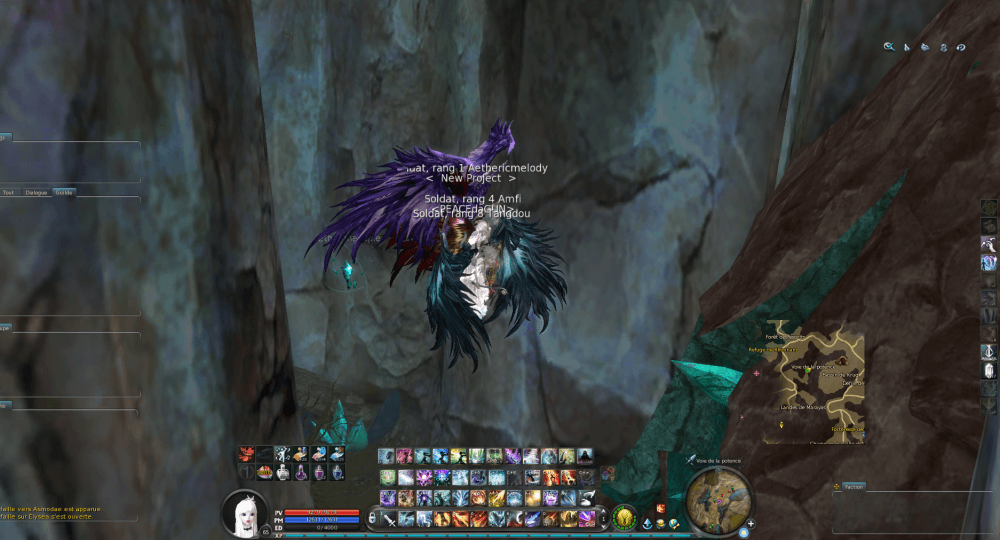
Task: Use the white flask consumable slot
Action: [283, 472]
